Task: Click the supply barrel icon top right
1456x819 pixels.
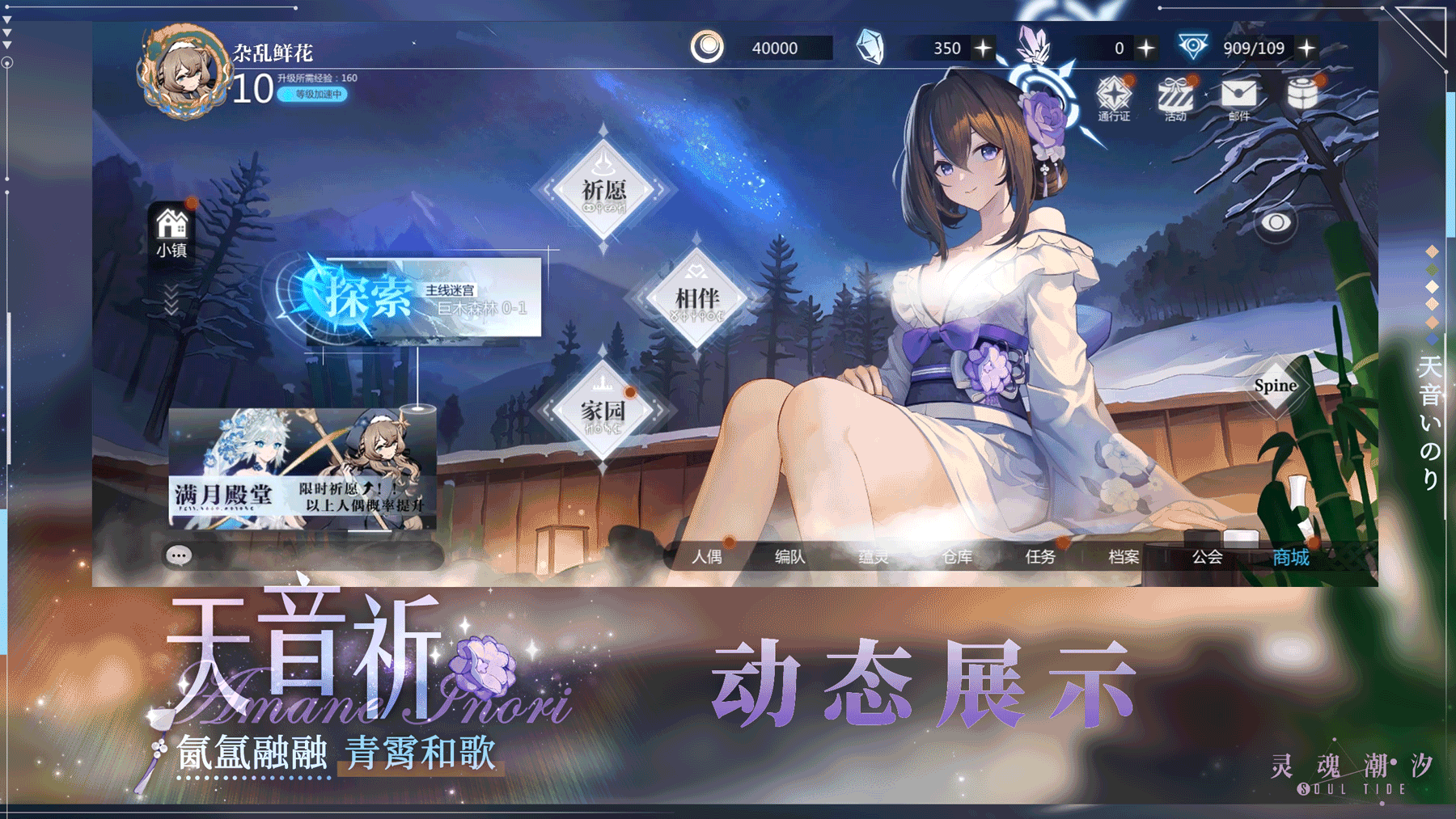Action: click(1302, 93)
